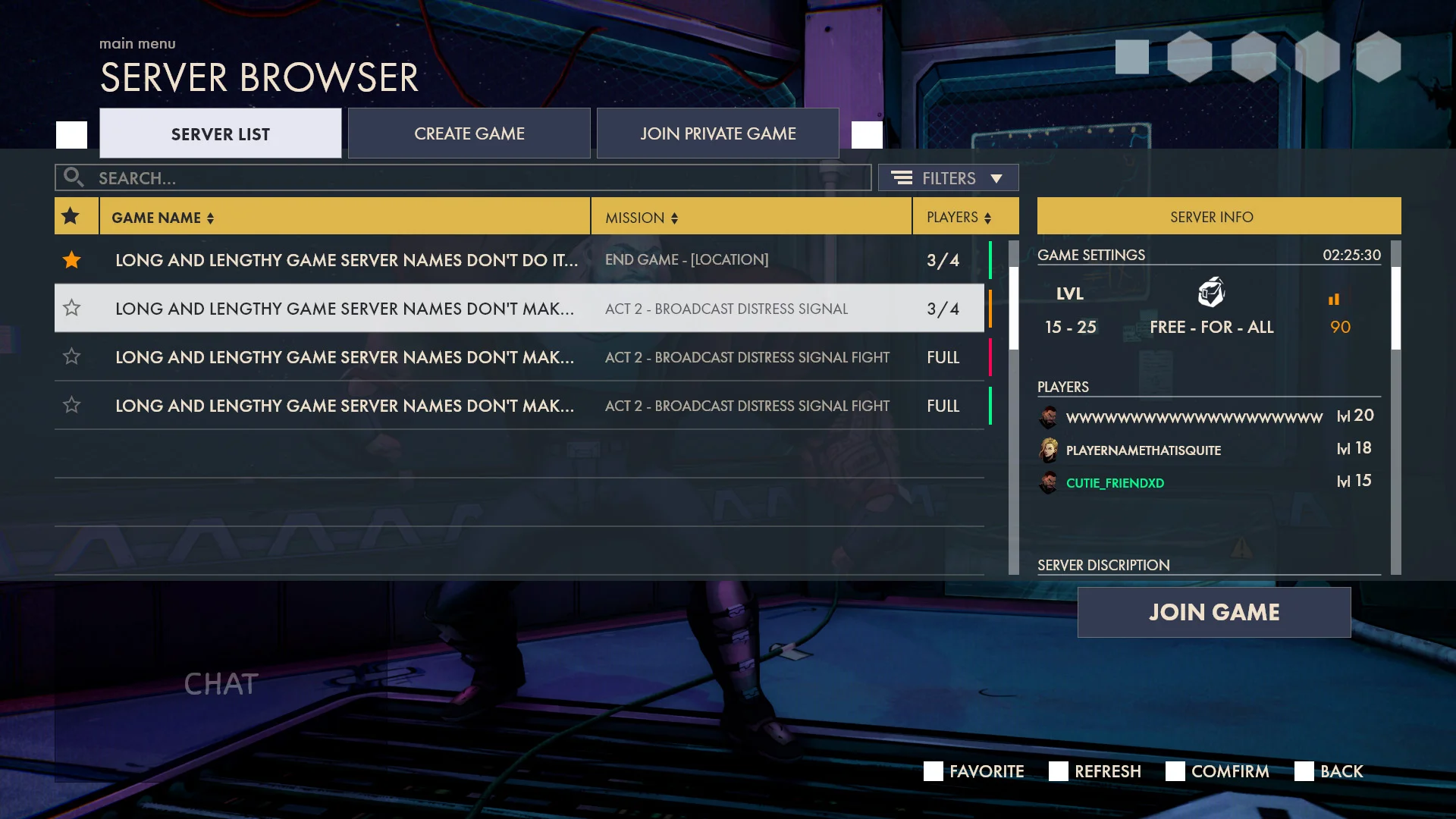Sort servers by PLAYERS column arrows
The width and height of the screenshot is (1456, 819).
click(987, 218)
